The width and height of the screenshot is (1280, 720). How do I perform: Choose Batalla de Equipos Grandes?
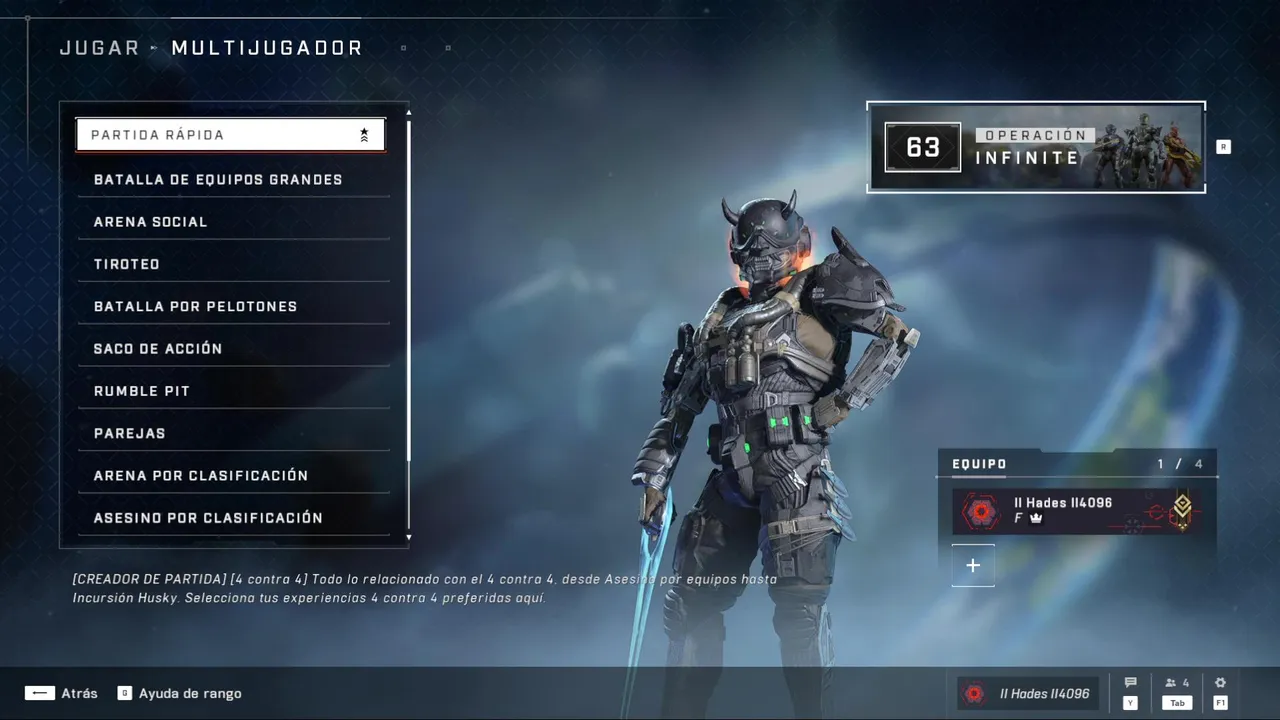pos(234,180)
